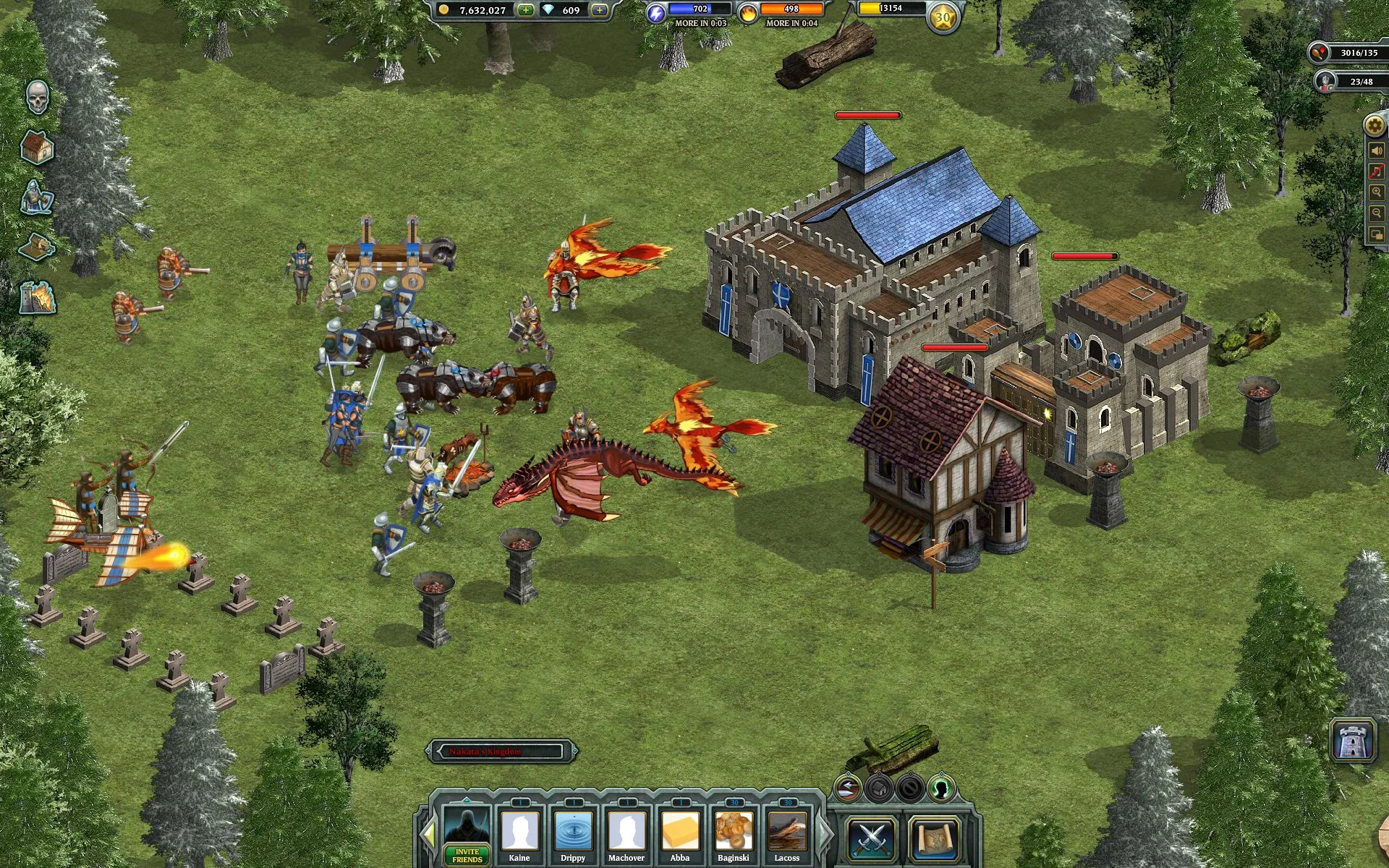Expand friends list with the right arrow
Viewport: 1389px width, 868px height.
[821, 832]
